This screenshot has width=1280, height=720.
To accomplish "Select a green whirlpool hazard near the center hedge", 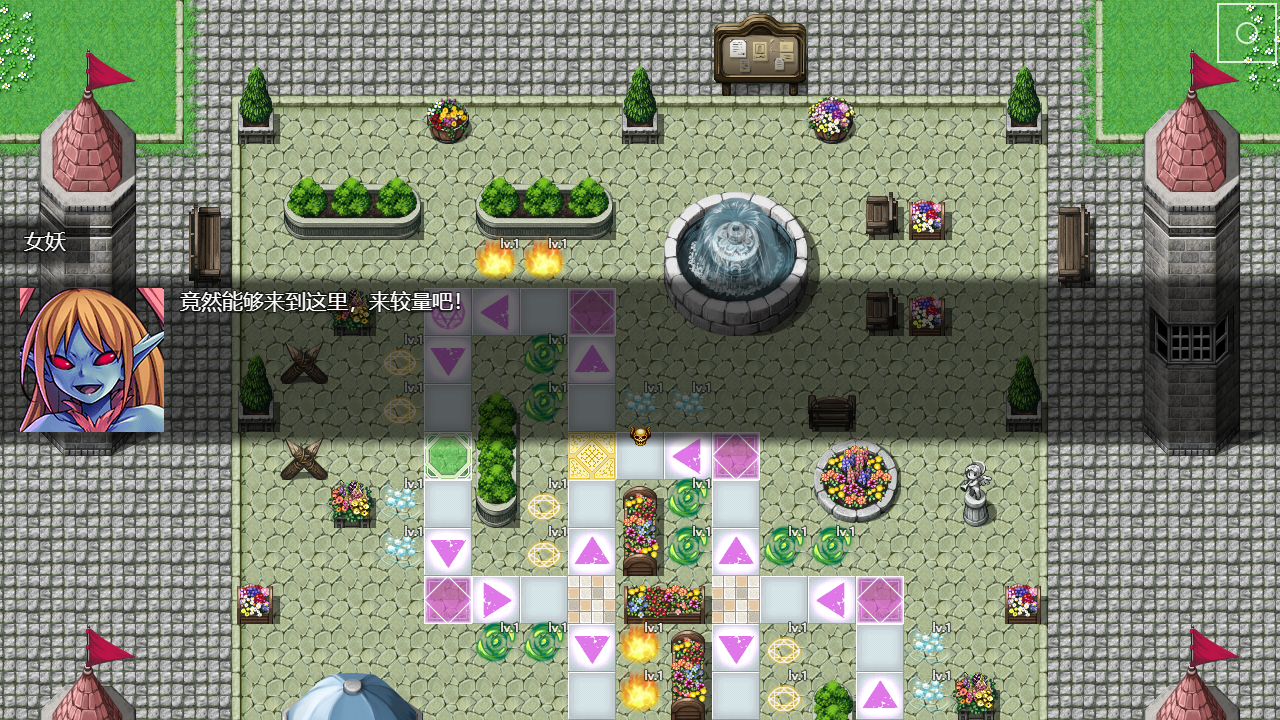I will pyautogui.click(x=544, y=355).
